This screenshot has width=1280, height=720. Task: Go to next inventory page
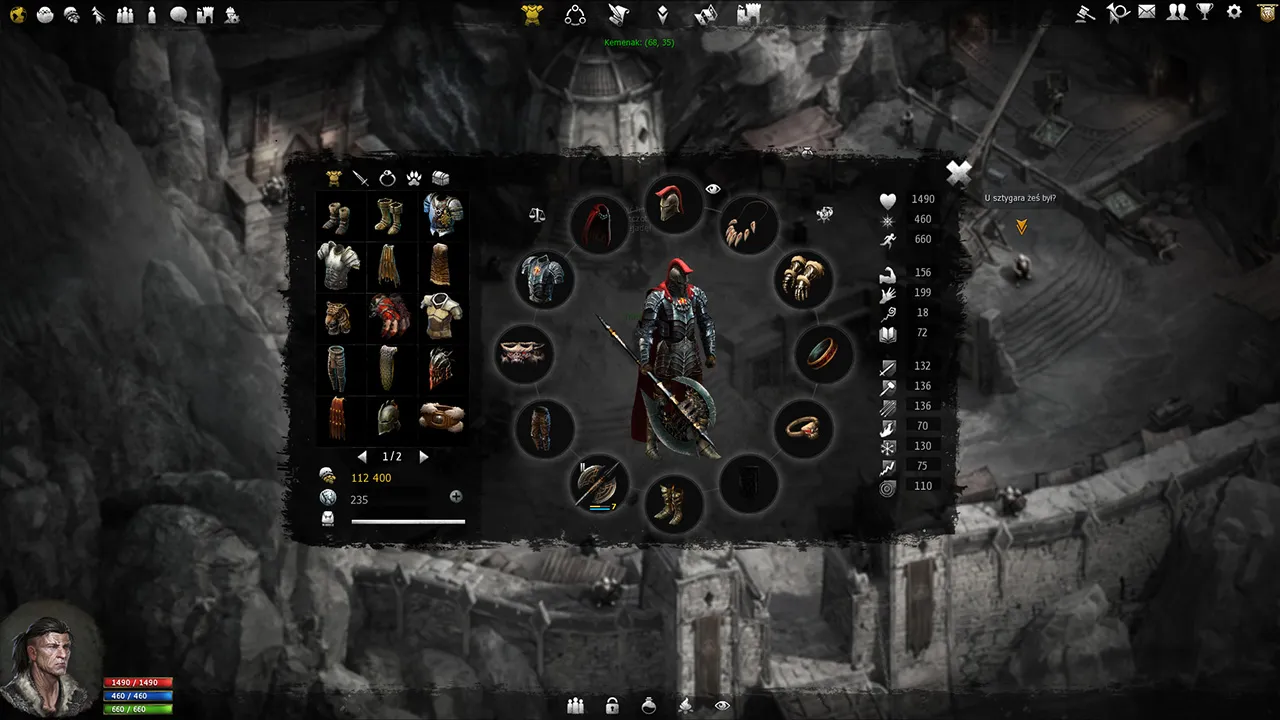coord(422,456)
